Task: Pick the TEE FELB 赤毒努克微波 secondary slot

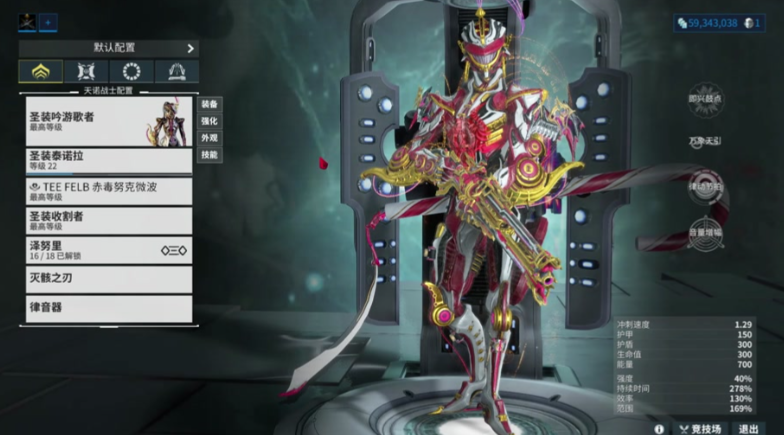Action: [108, 190]
